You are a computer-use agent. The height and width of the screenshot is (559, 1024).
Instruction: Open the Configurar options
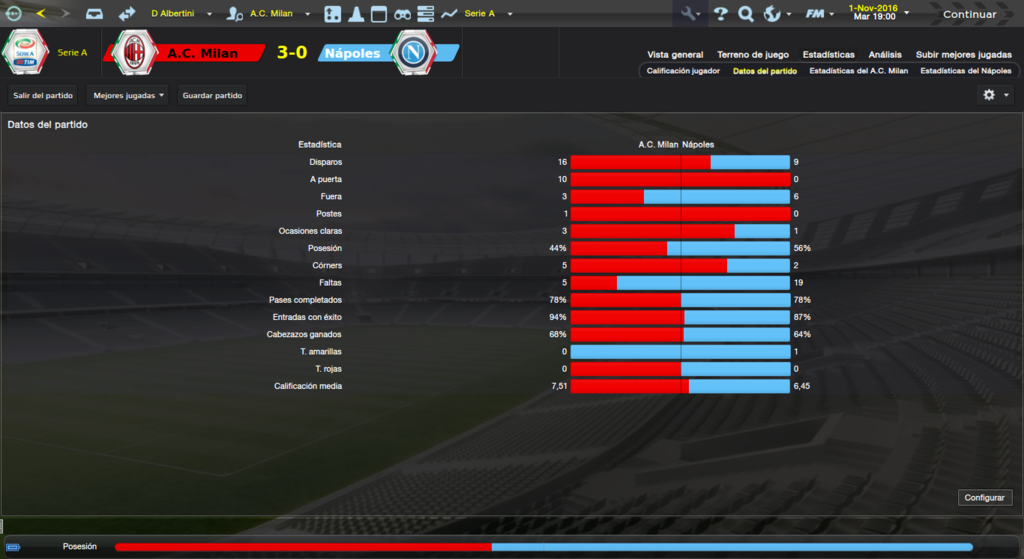coord(986,497)
